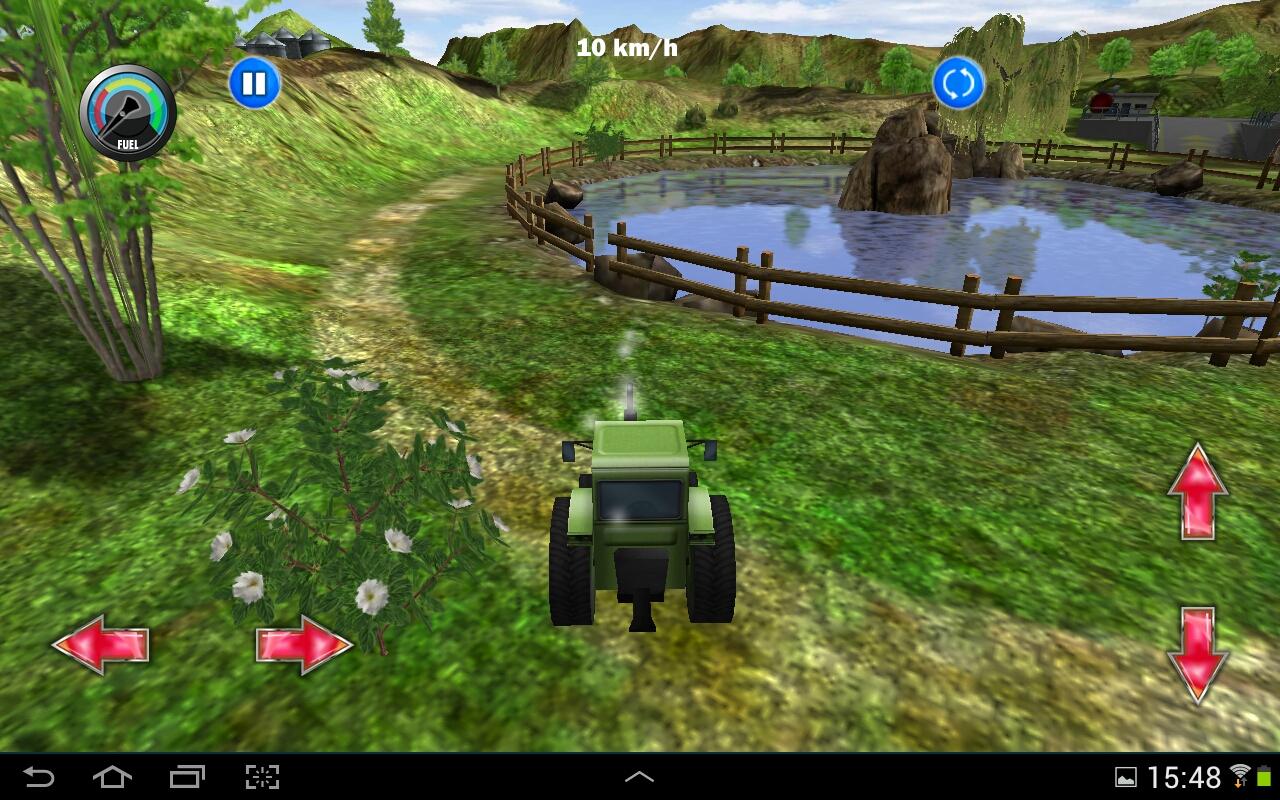Reverse using the down arrow

point(1199,653)
